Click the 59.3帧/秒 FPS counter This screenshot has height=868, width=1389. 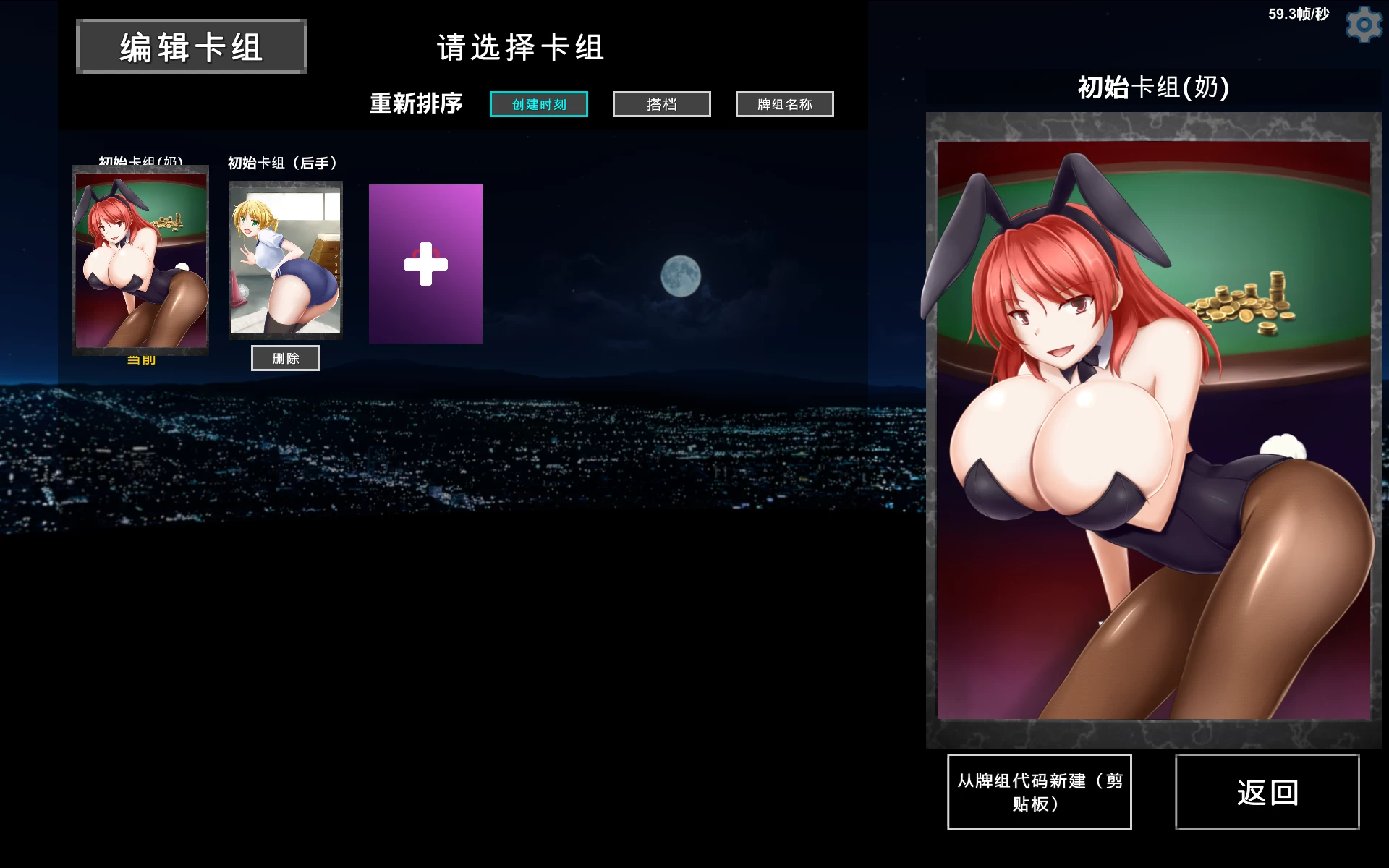pos(1295,13)
